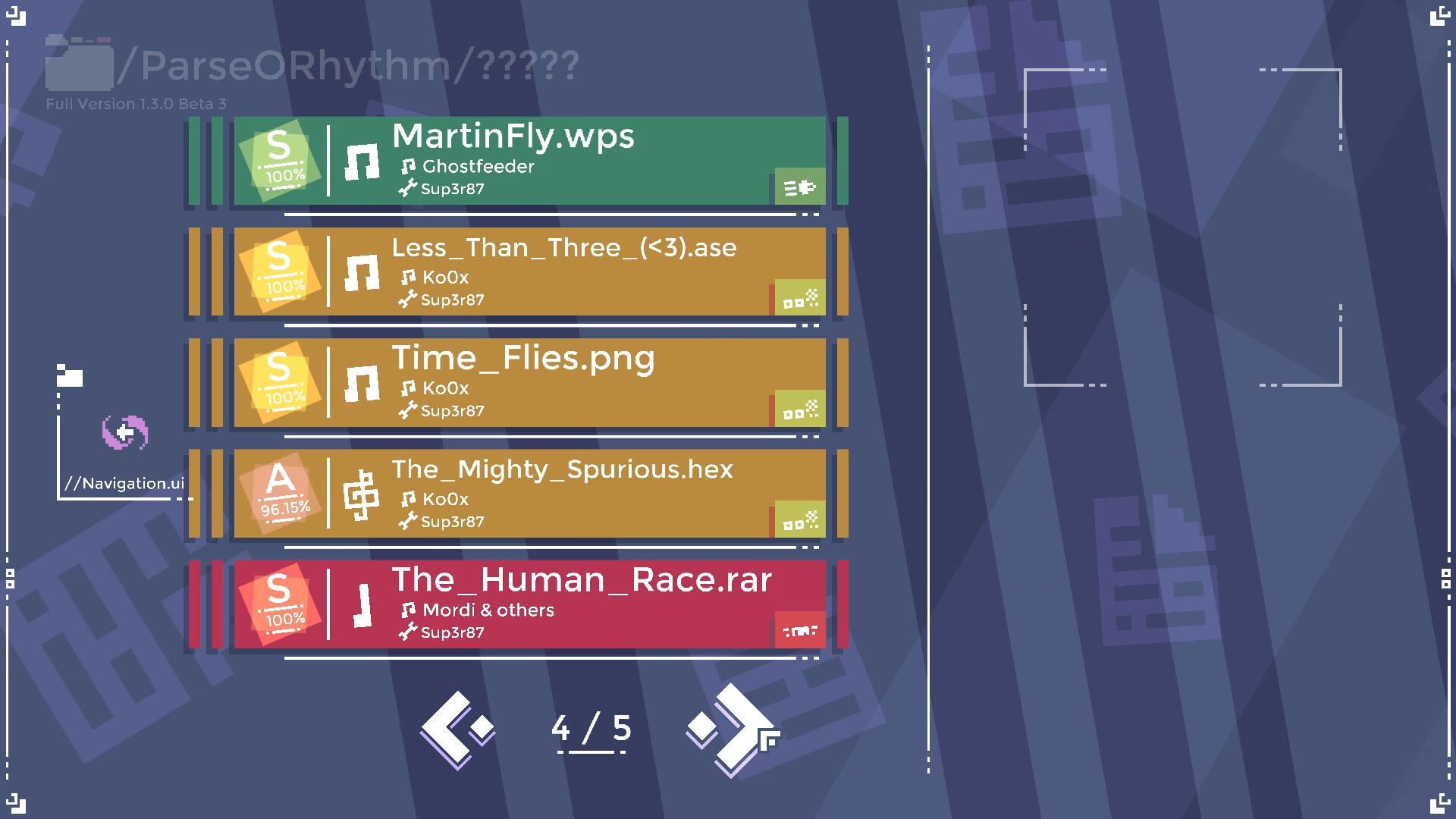Open the modifier badge on The_Mighty_Spurious.hex
This screenshot has height=819, width=1456.
coord(800,518)
